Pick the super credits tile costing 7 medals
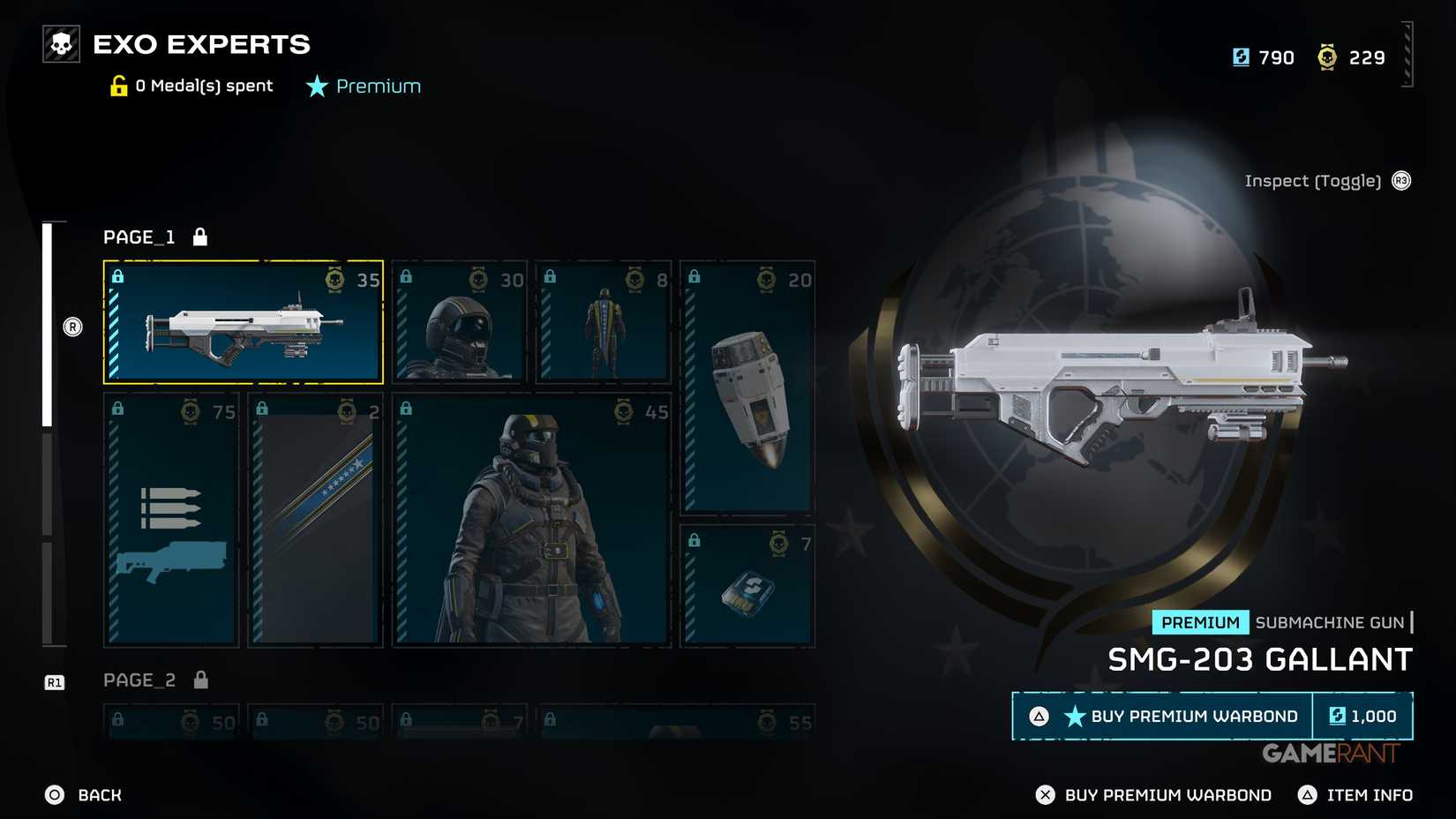 pos(747,586)
